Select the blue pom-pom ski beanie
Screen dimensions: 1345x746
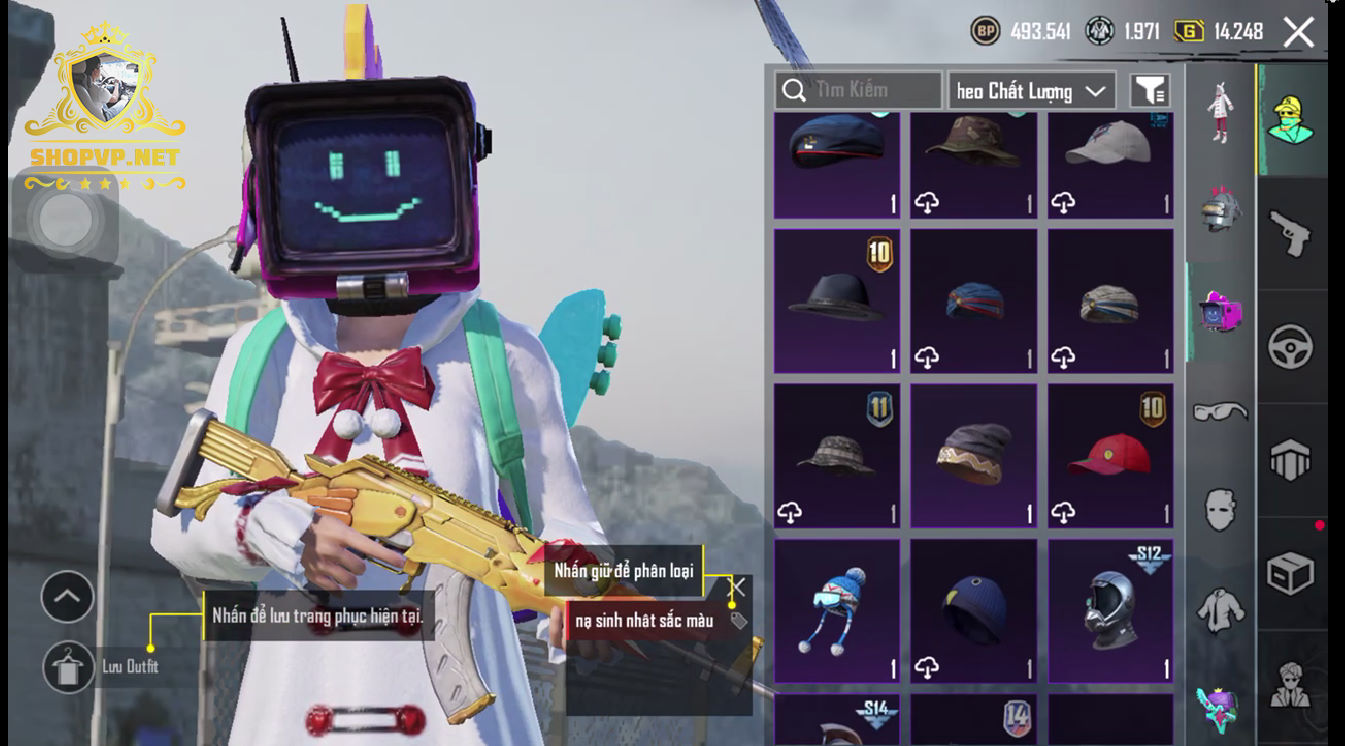(x=836, y=610)
